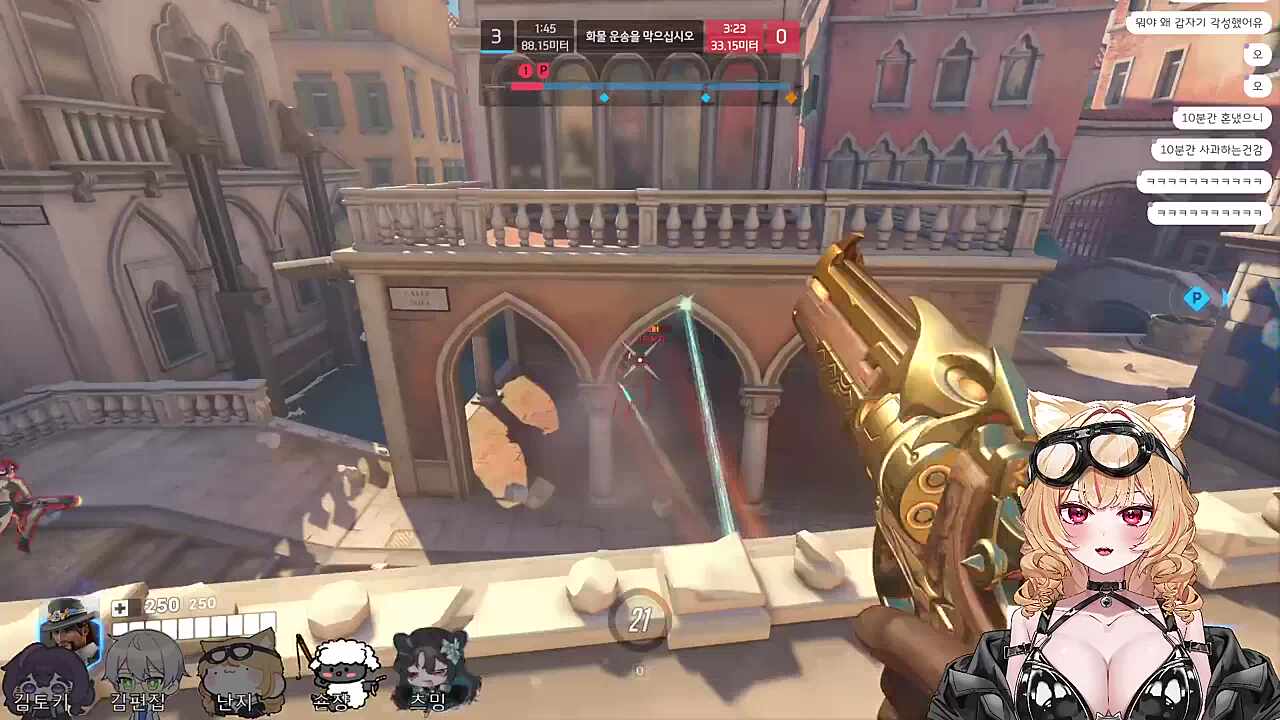Click the blue P payload waypoint icon
Screen dimensions: 1280x720
[x=1197, y=298]
